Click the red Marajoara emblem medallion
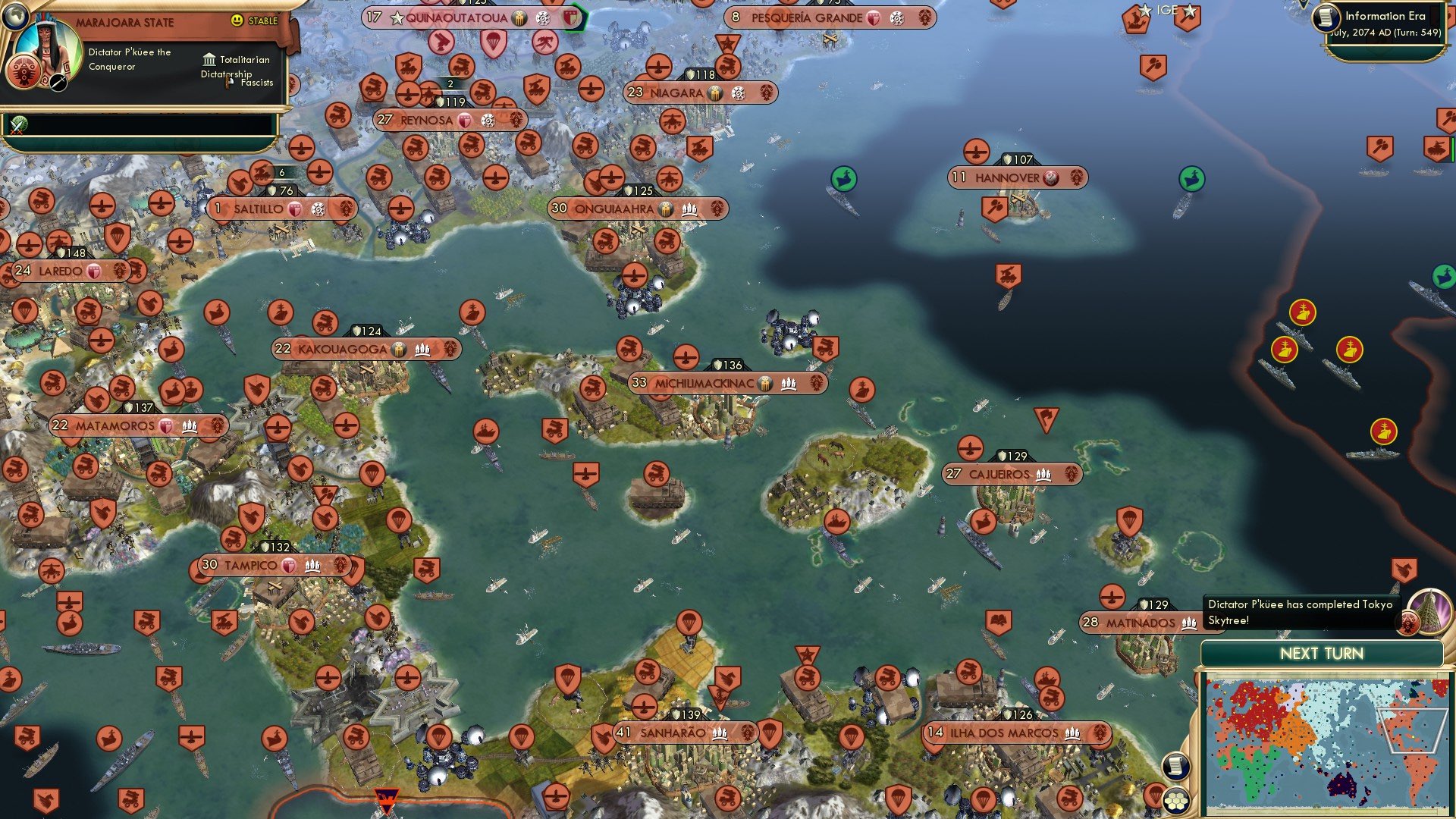Image resolution: width=1456 pixels, height=819 pixels. click(x=24, y=72)
